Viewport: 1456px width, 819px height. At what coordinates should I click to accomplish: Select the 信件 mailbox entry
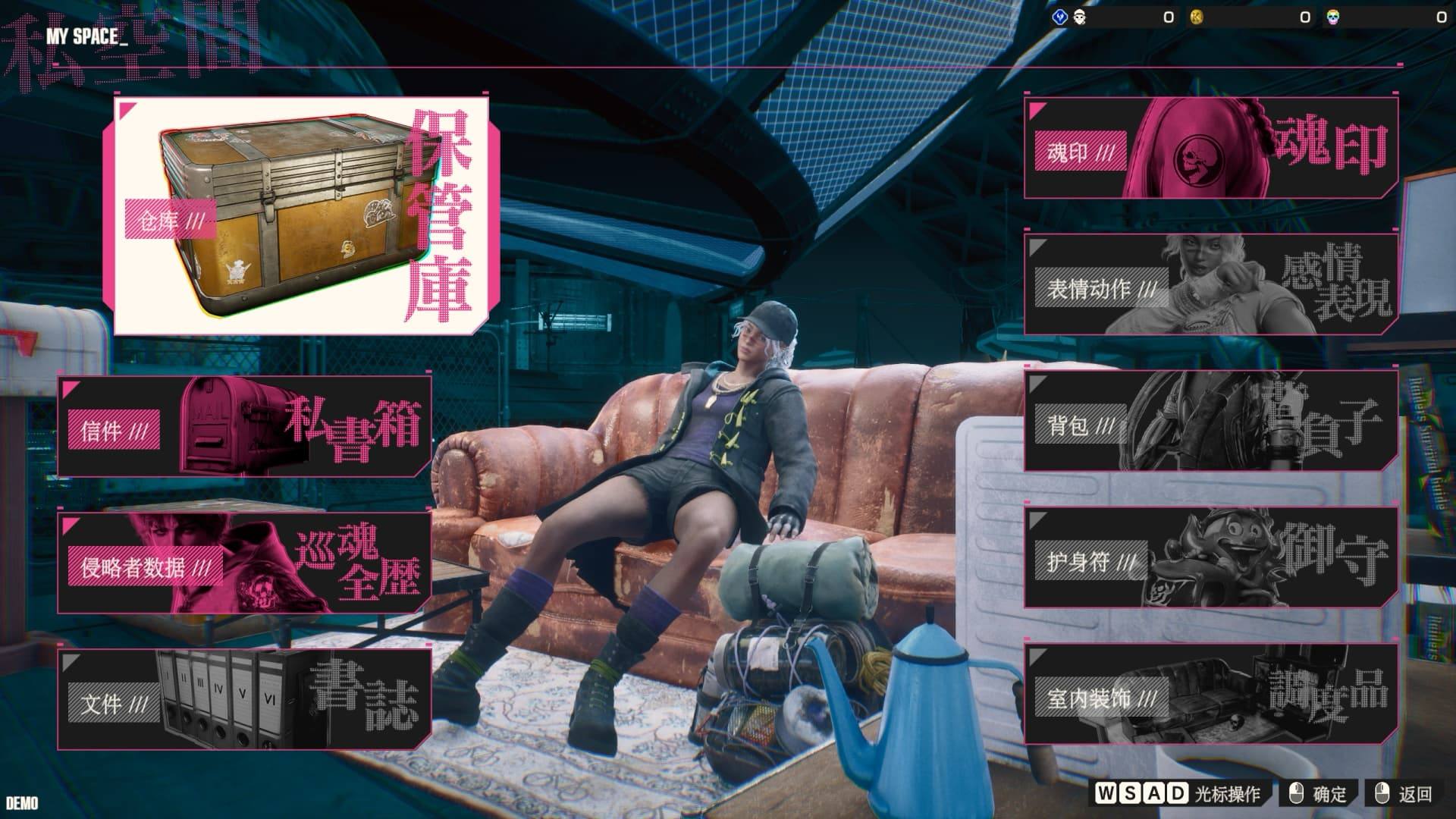244,426
